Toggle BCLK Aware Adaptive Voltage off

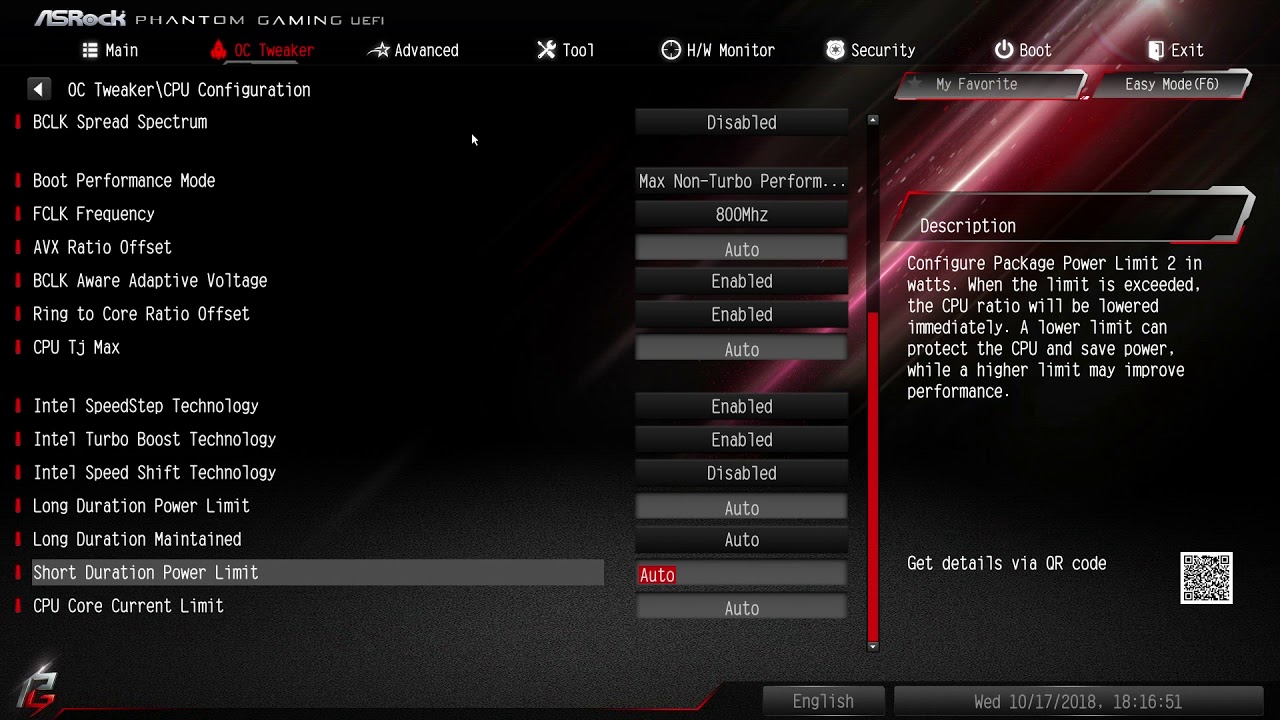coord(740,281)
